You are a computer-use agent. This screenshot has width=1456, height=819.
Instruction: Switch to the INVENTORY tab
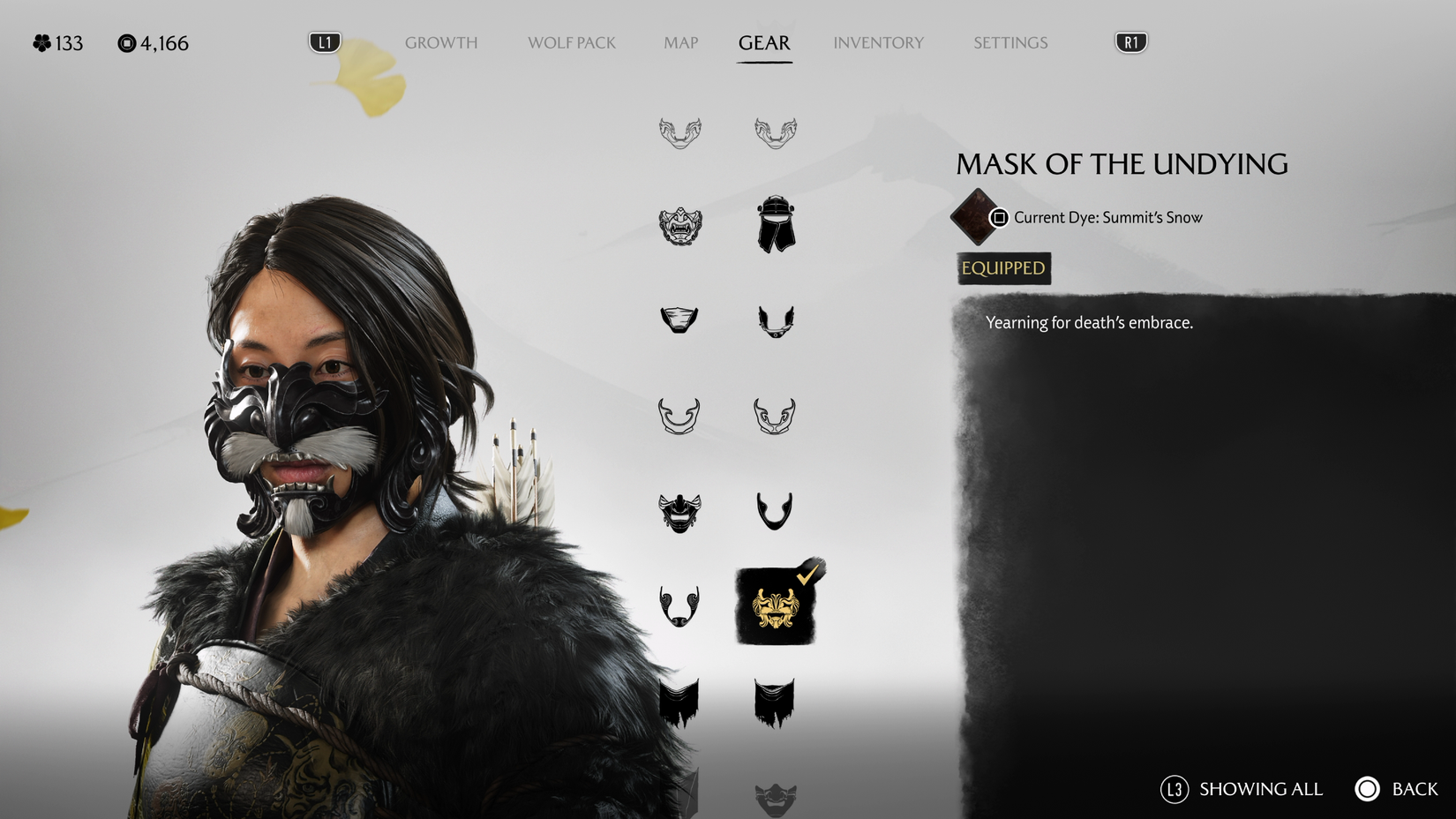(x=878, y=42)
